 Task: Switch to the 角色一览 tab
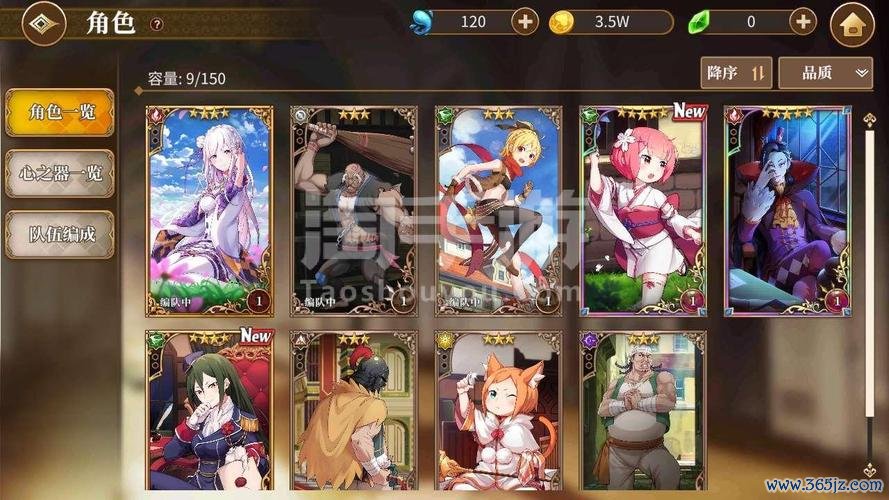click(60, 113)
